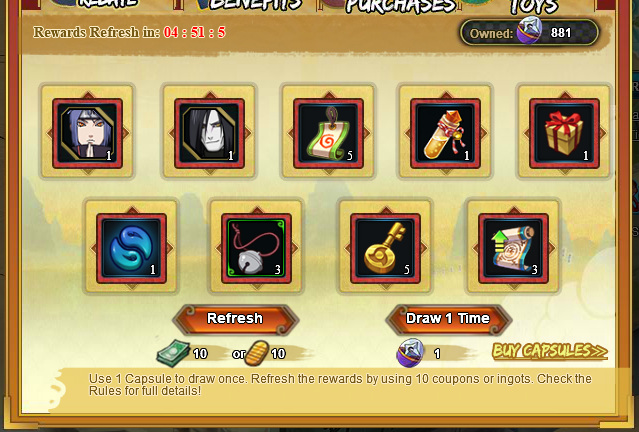Switch to the Purchases tab
This screenshot has height=432, width=639.
[x=400, y=5]
